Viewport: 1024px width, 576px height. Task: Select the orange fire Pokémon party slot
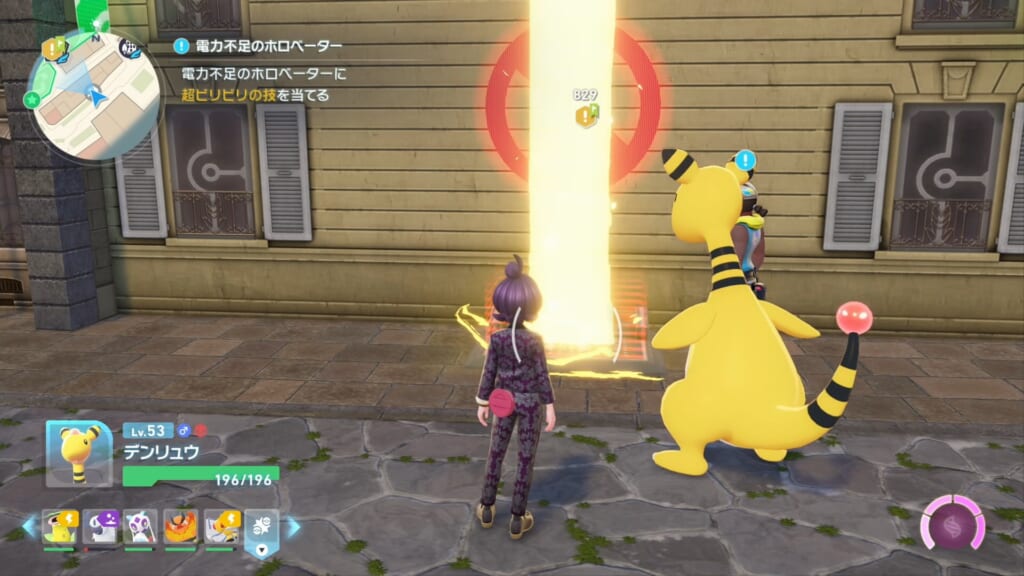coord(181,527)
